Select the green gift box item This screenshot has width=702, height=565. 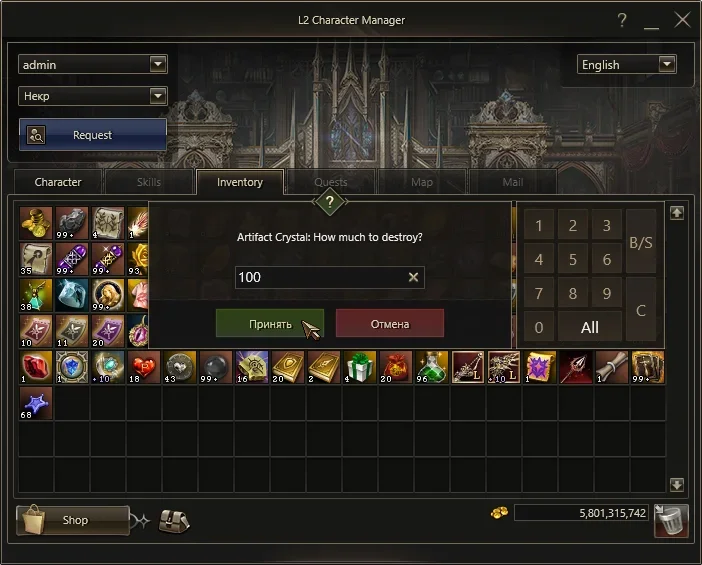pyautogui.click(x=361, y=367)
